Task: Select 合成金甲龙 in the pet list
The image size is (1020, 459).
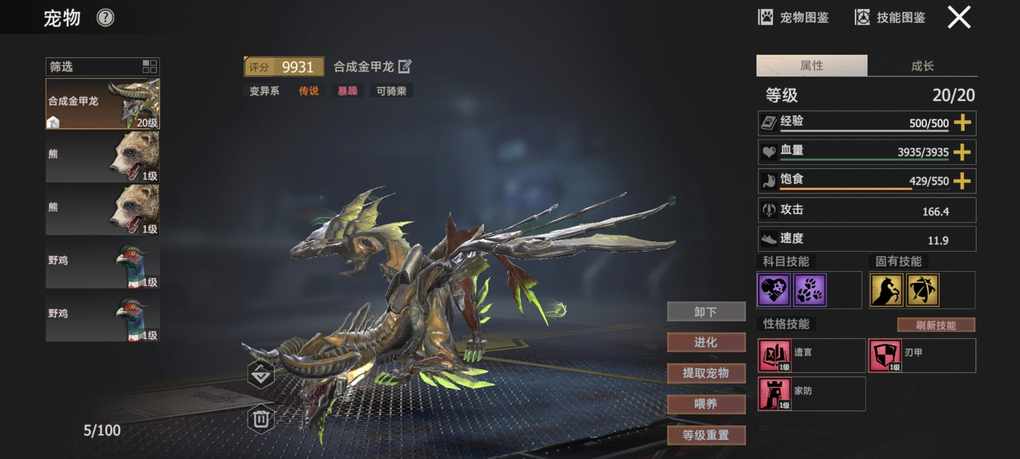Action: (x=102, y=104)
